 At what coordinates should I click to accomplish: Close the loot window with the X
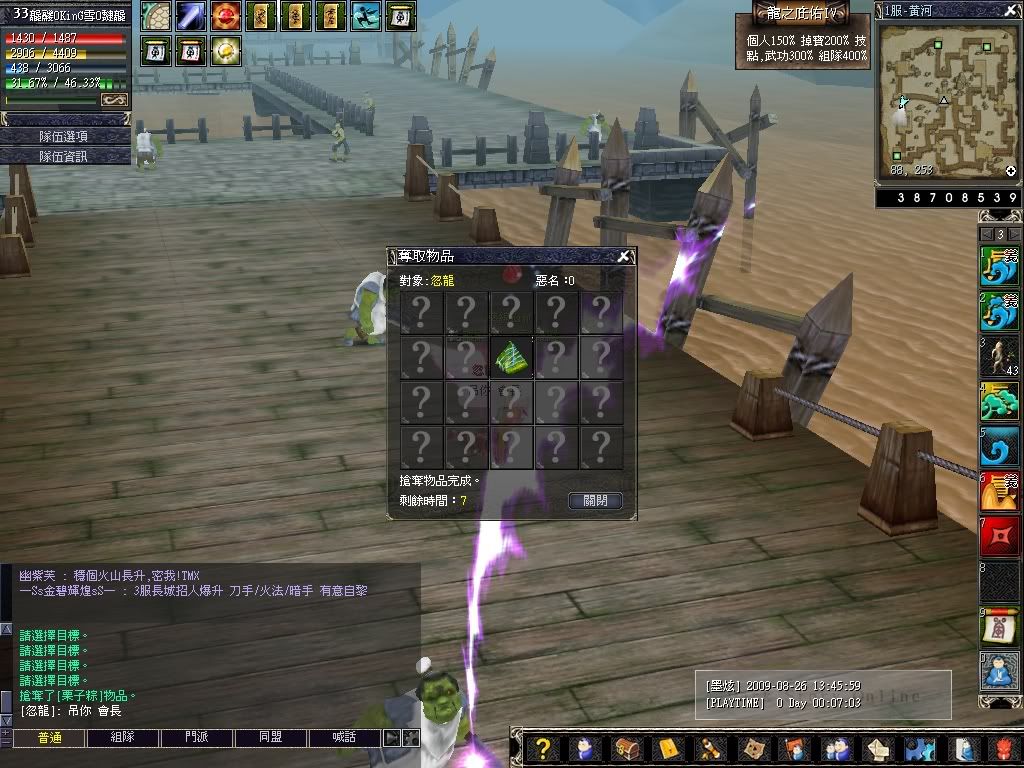click(624, 256)
